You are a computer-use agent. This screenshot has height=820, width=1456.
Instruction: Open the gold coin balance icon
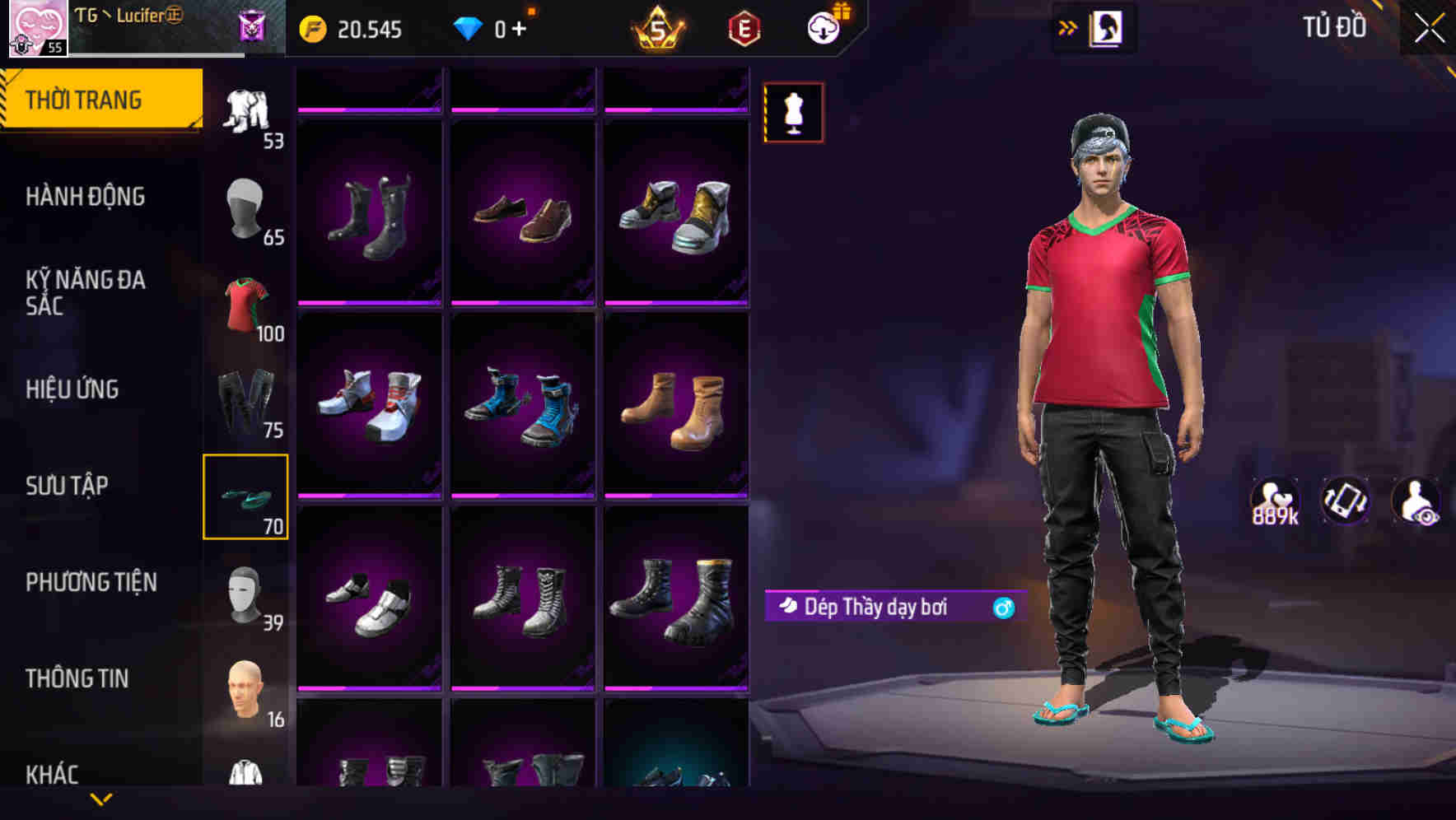click(310, 29)
